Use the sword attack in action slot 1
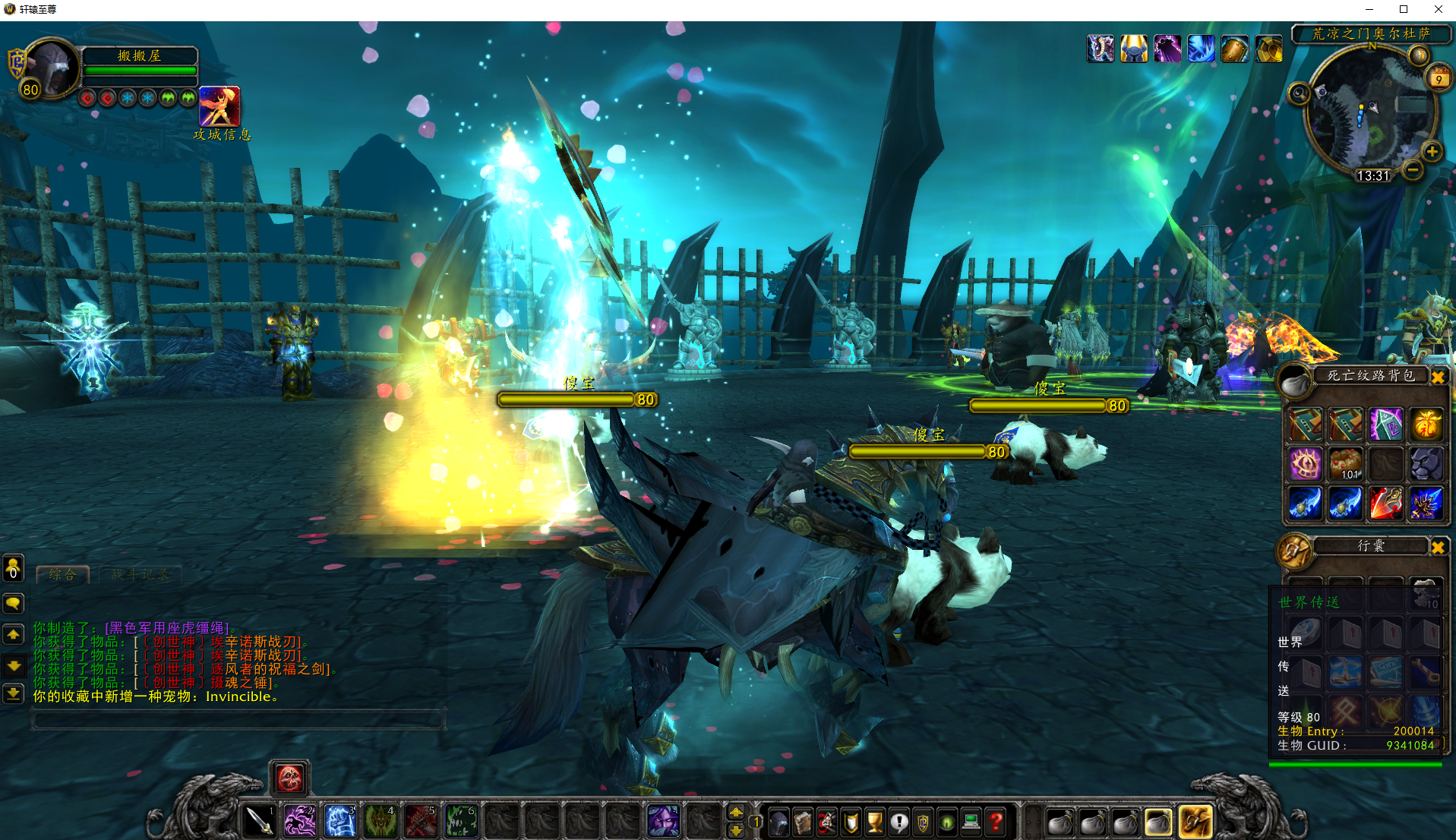1456x840 pixels. coord(260,821)
